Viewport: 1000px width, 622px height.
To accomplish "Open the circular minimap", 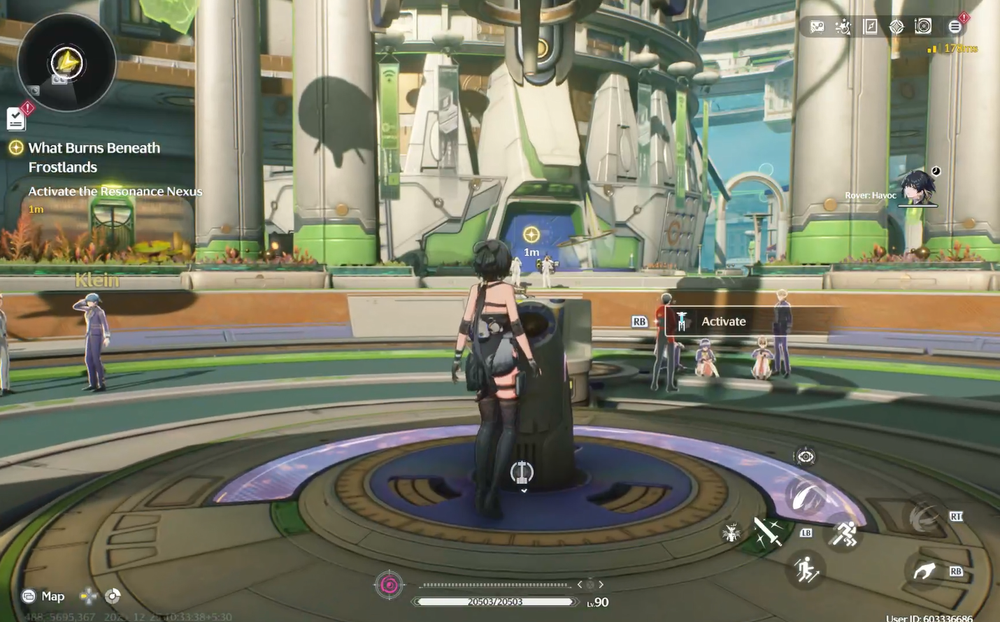I will tap(66, 63).
